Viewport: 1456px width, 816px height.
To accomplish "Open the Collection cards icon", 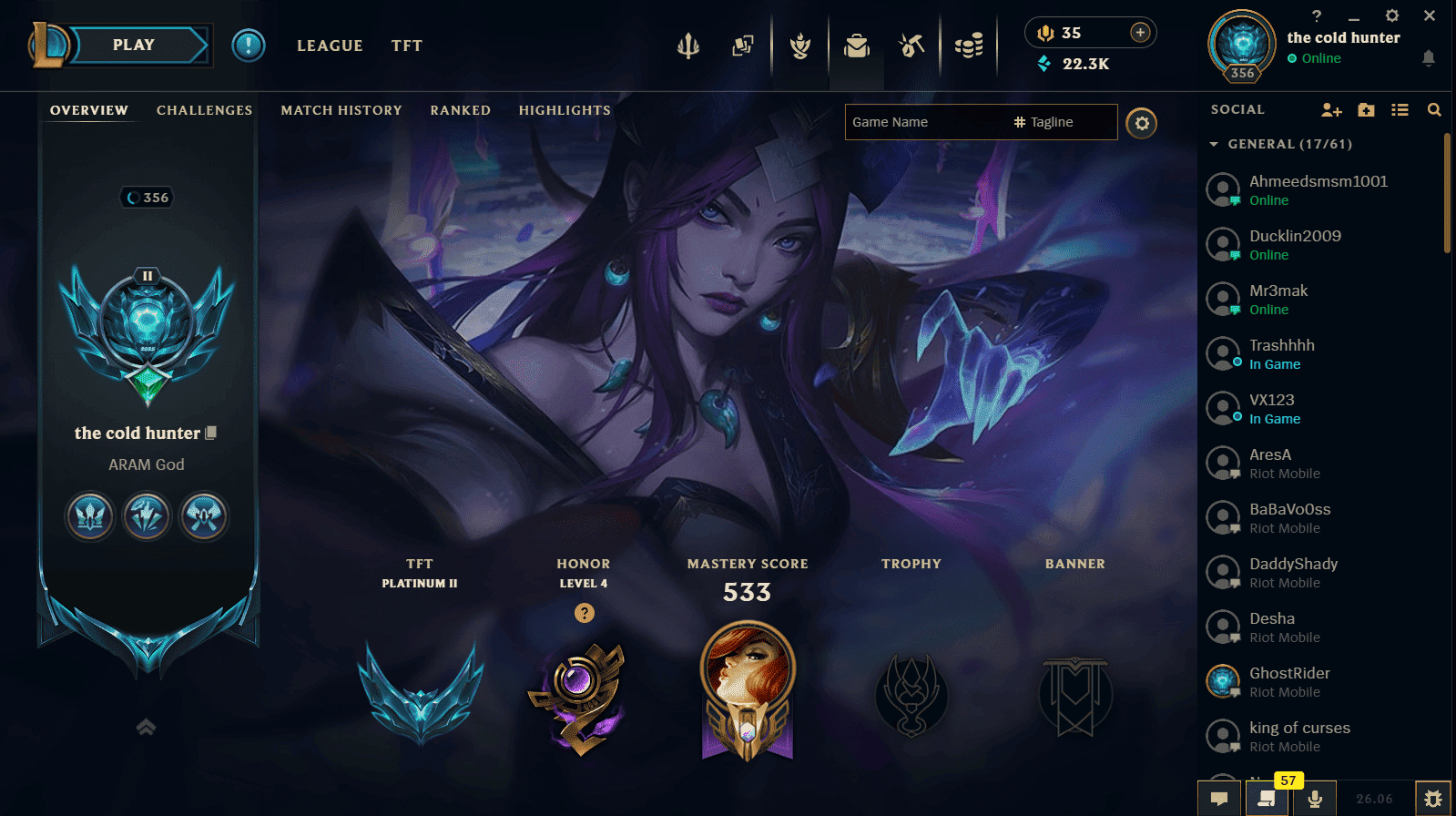I will [x=744, y=47].
